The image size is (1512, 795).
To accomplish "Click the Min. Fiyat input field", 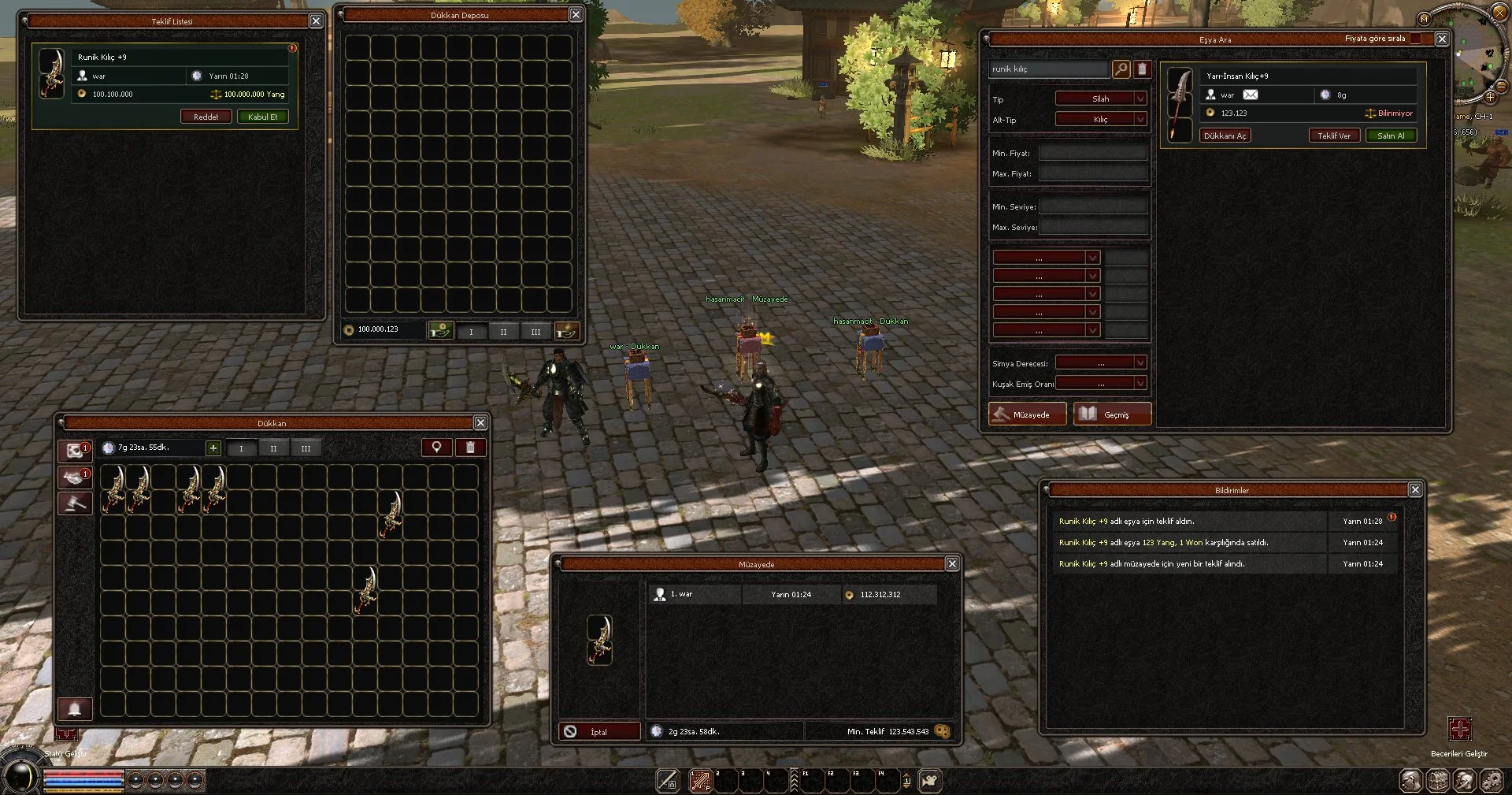I will 1093,153.
